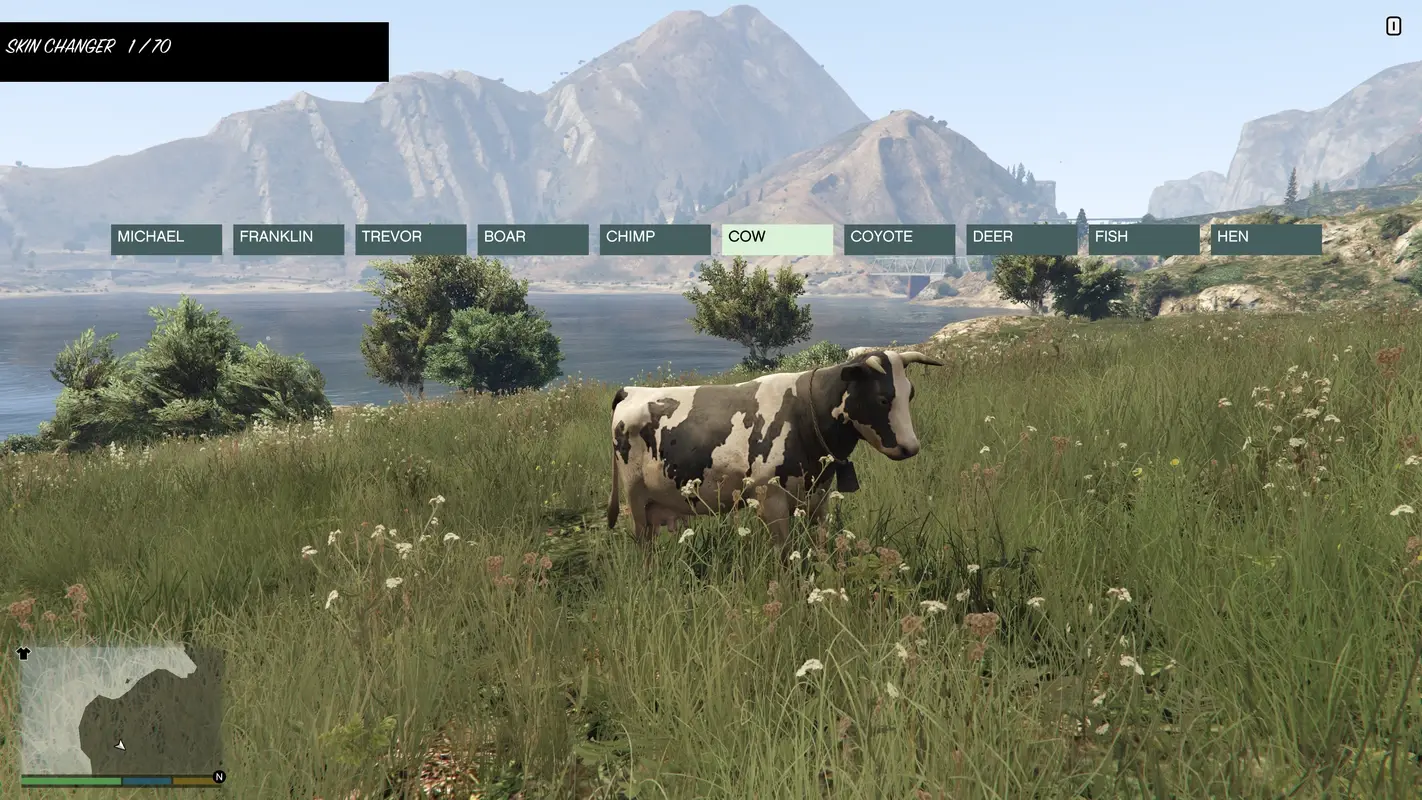Click the highlighted COW skin
Screen dimensions: 1422x800
[x=776, y=237]
